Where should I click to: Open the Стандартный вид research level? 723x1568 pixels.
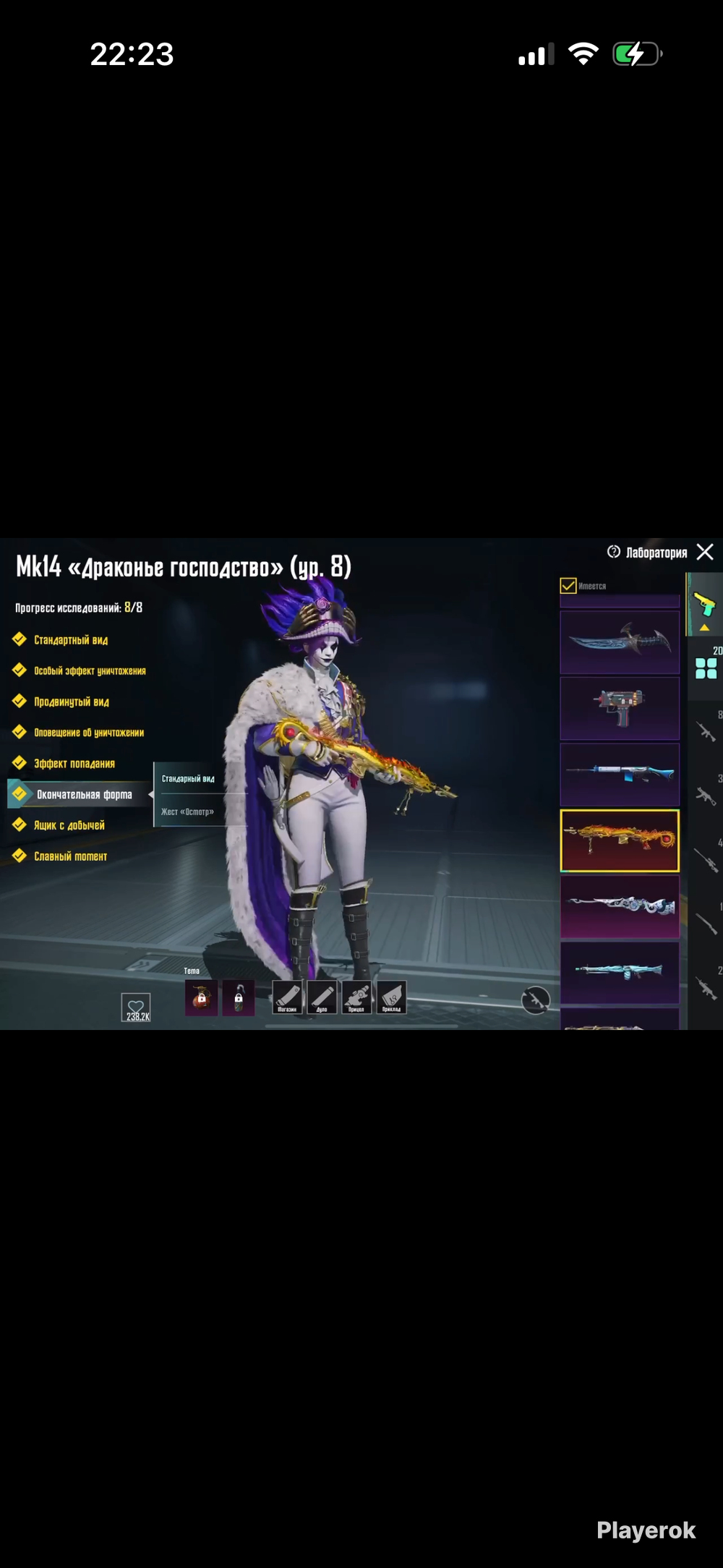70,640
